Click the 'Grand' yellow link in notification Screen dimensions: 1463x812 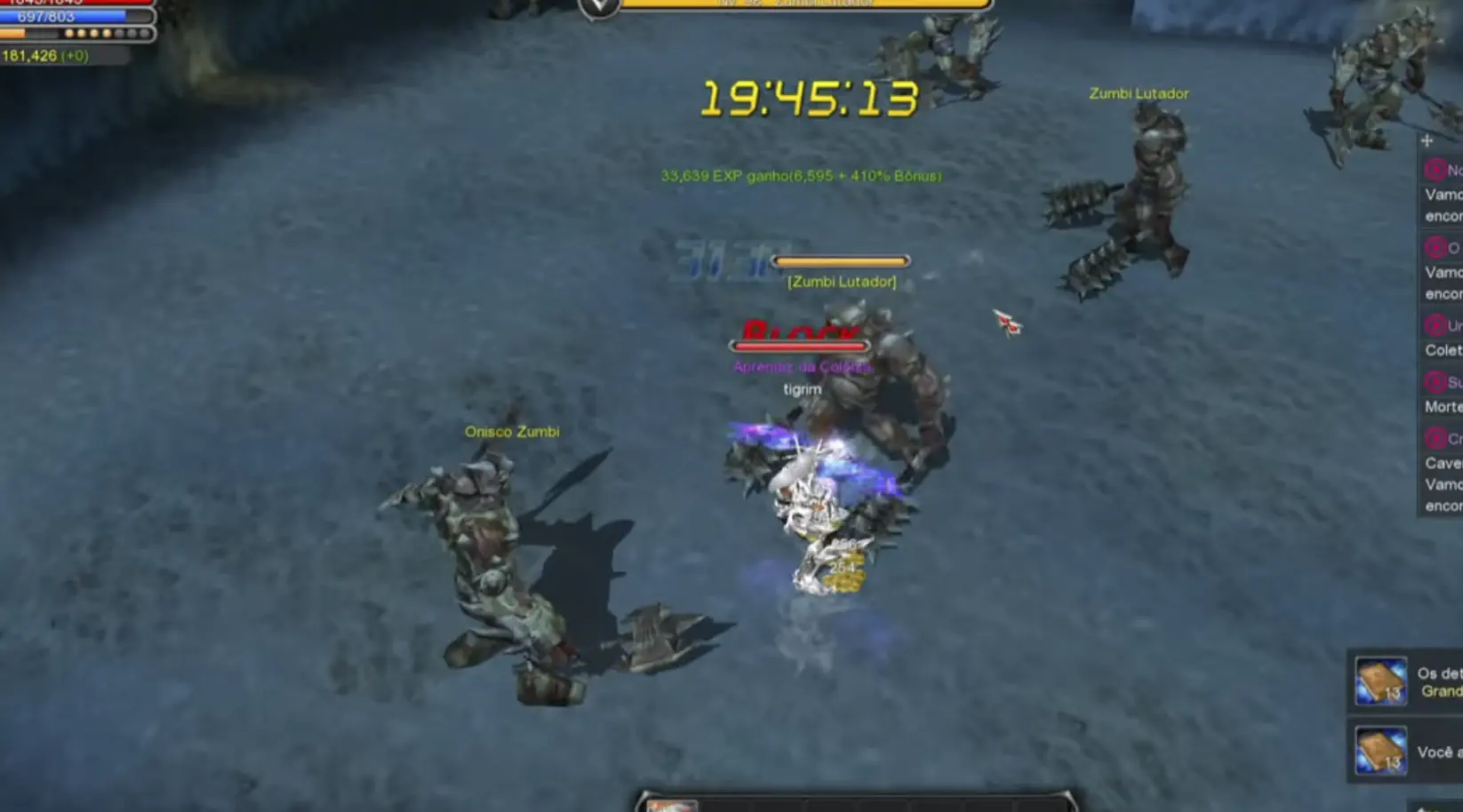click(1441, 690)
